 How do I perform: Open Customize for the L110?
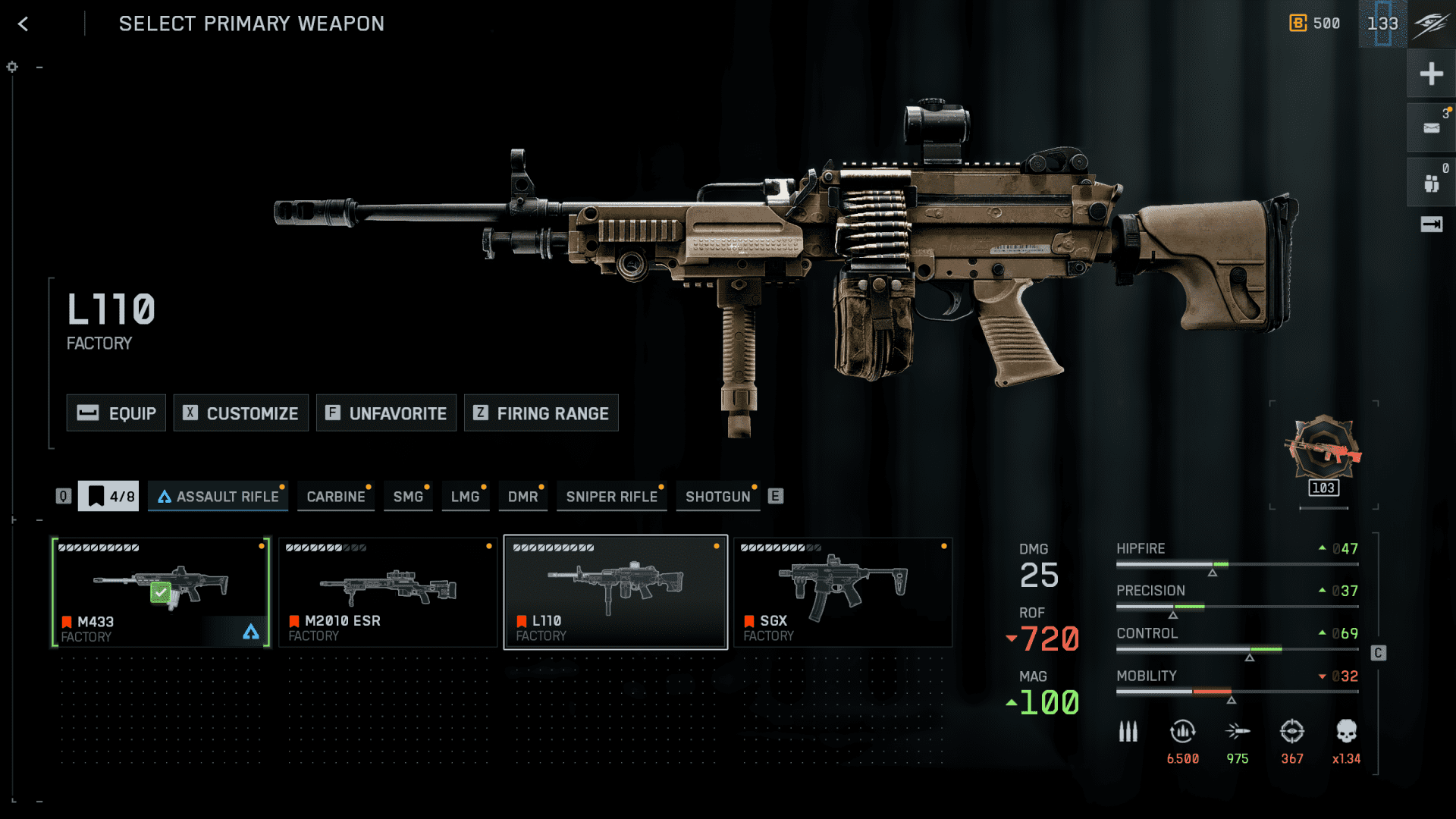241,413
